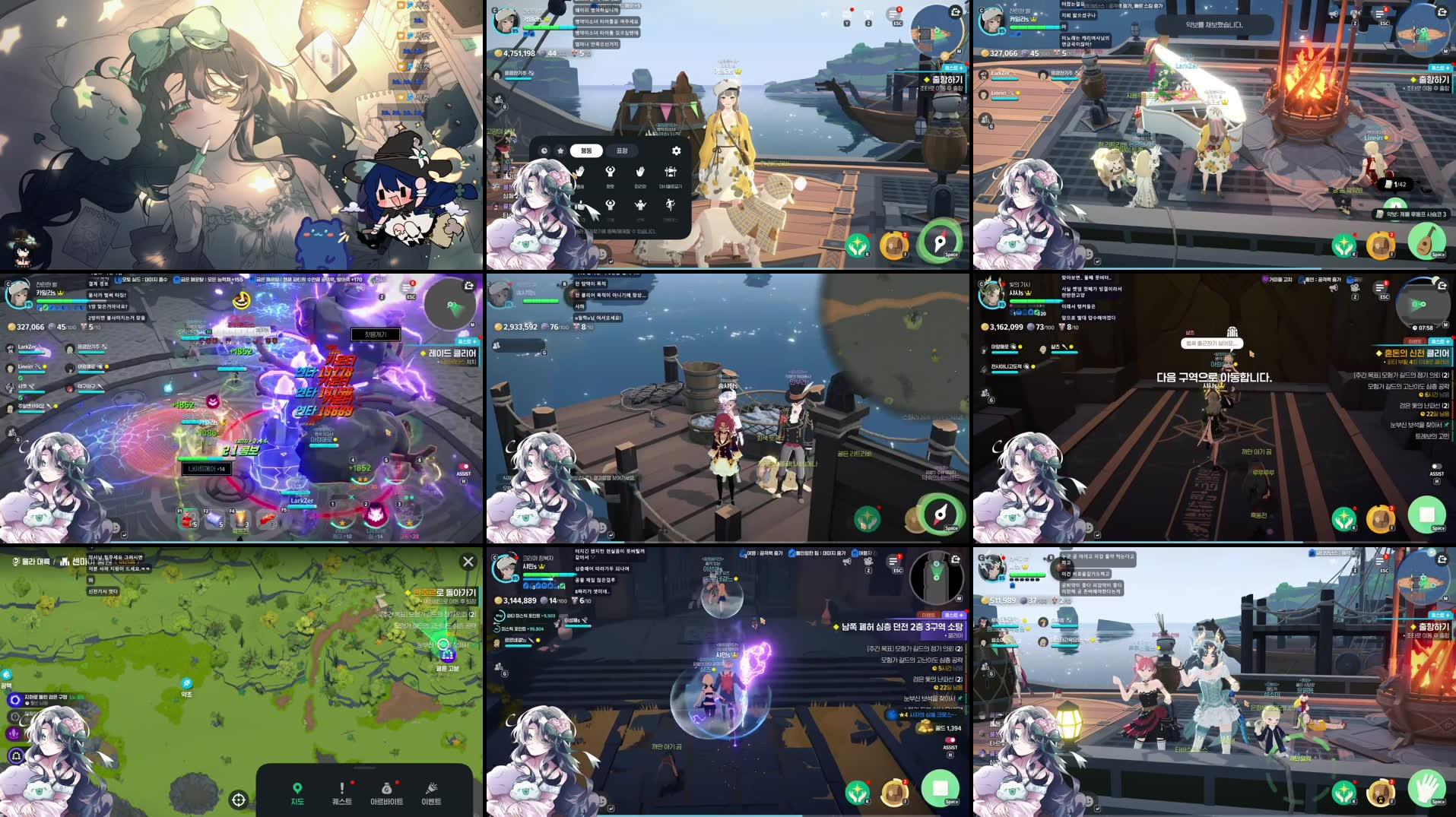
Task: Toggle the favorites star in the emote panel
Action: point(561,150)
